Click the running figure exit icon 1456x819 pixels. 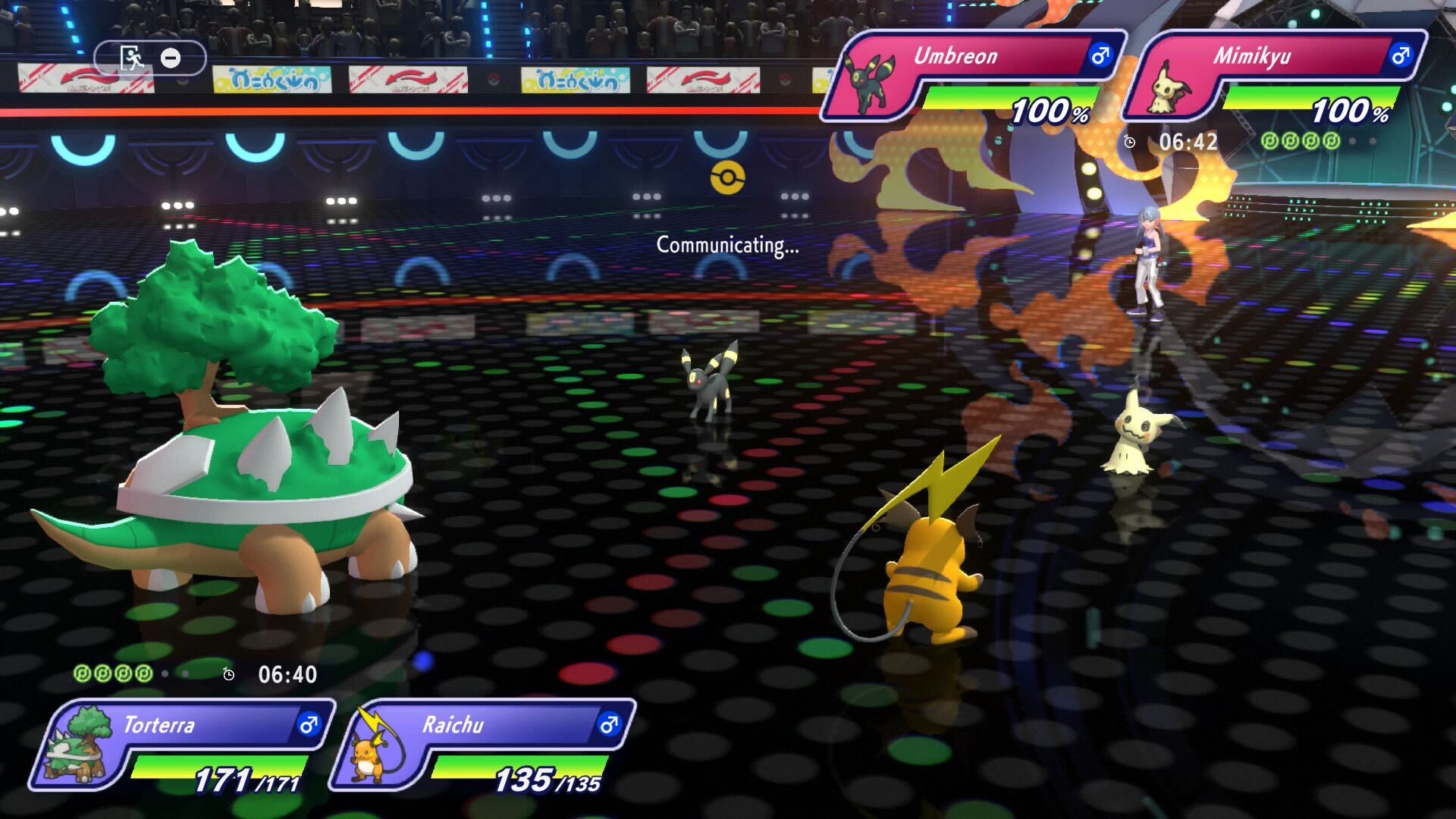[132, 58]
